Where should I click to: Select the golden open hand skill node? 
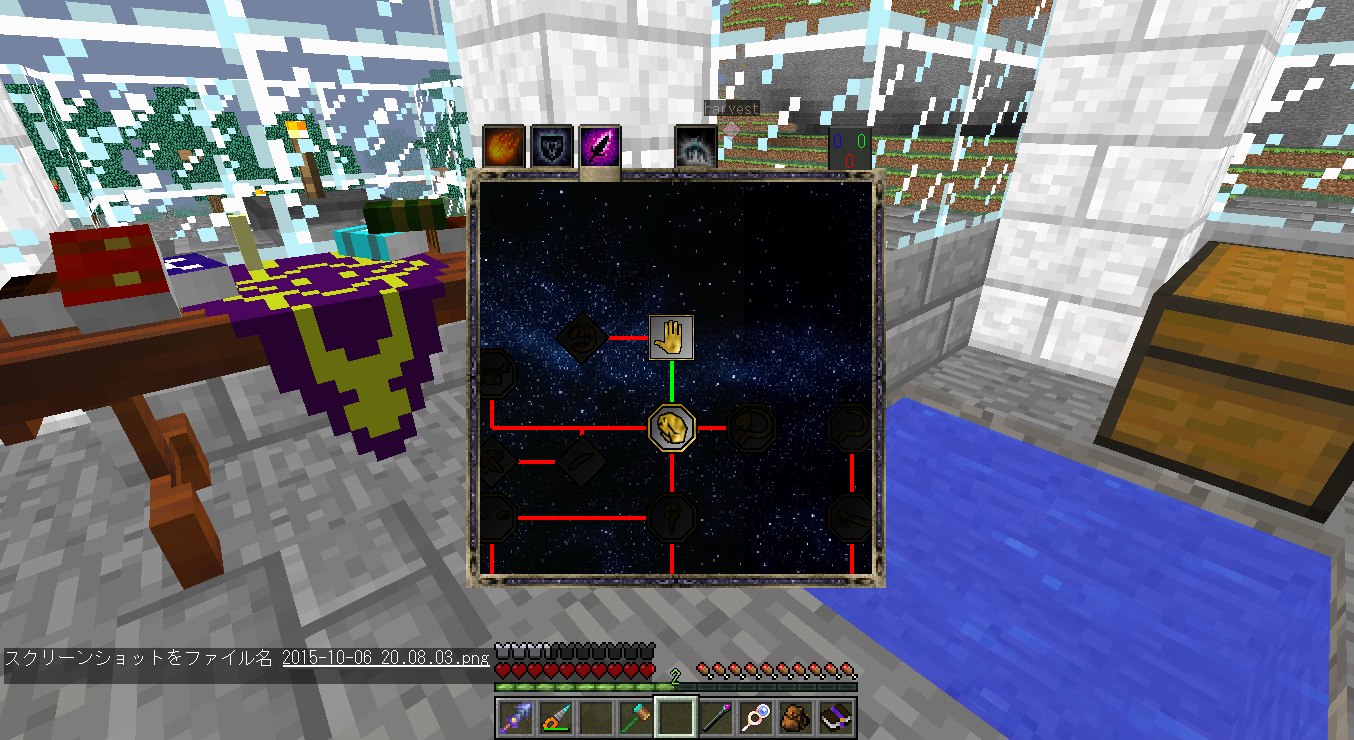pos(672,337)
